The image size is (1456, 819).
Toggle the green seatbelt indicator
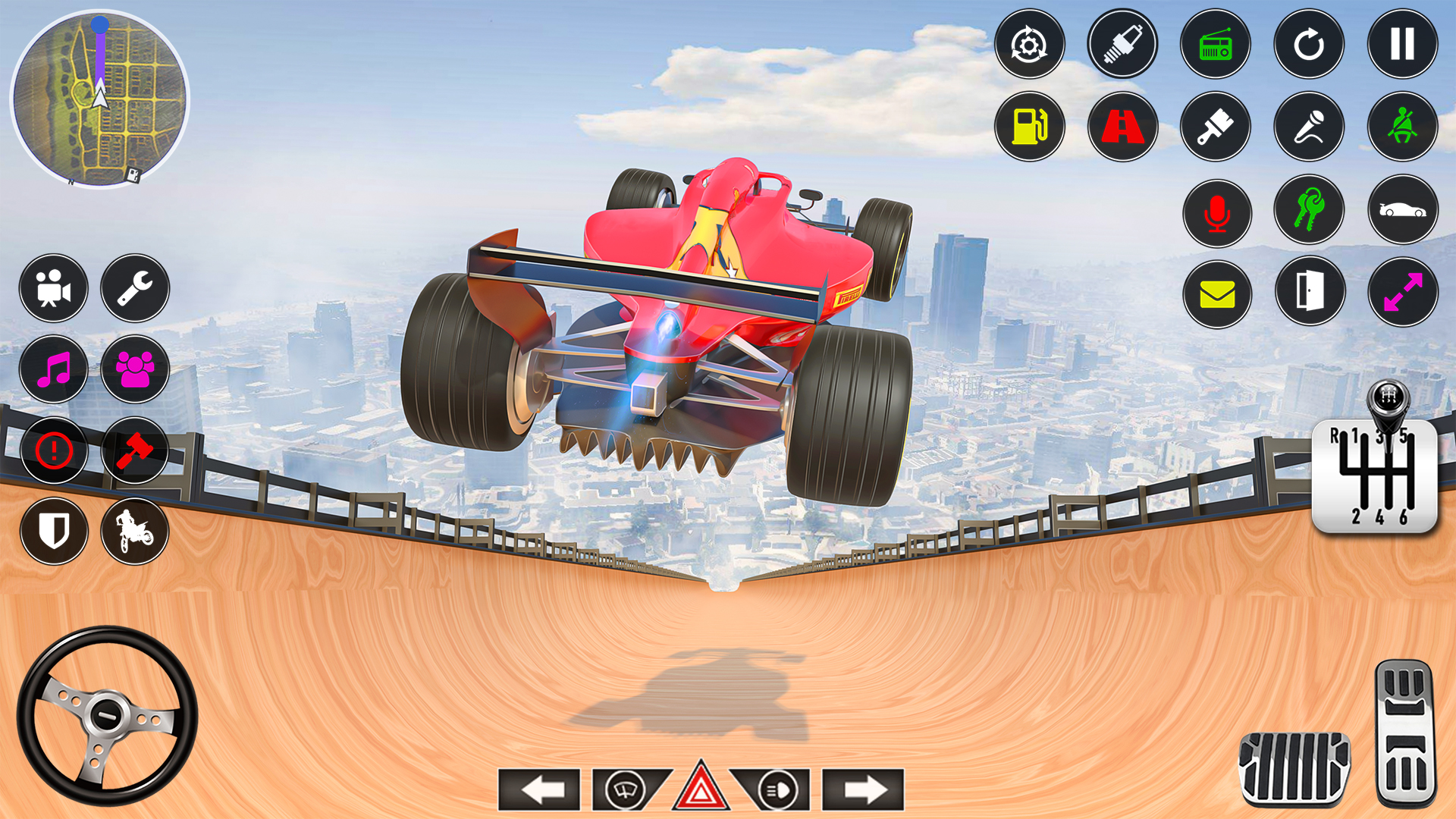pyautogui.click(x=1401, y=127)
